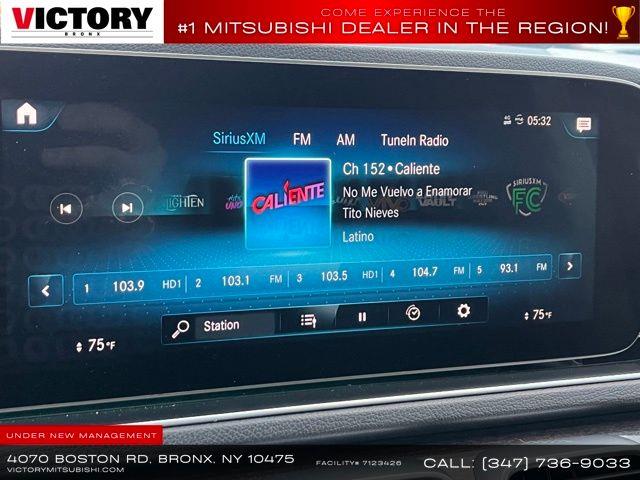Open the TuneIn Radio tab
Screen dimensions: 640x480
point(414,141)
